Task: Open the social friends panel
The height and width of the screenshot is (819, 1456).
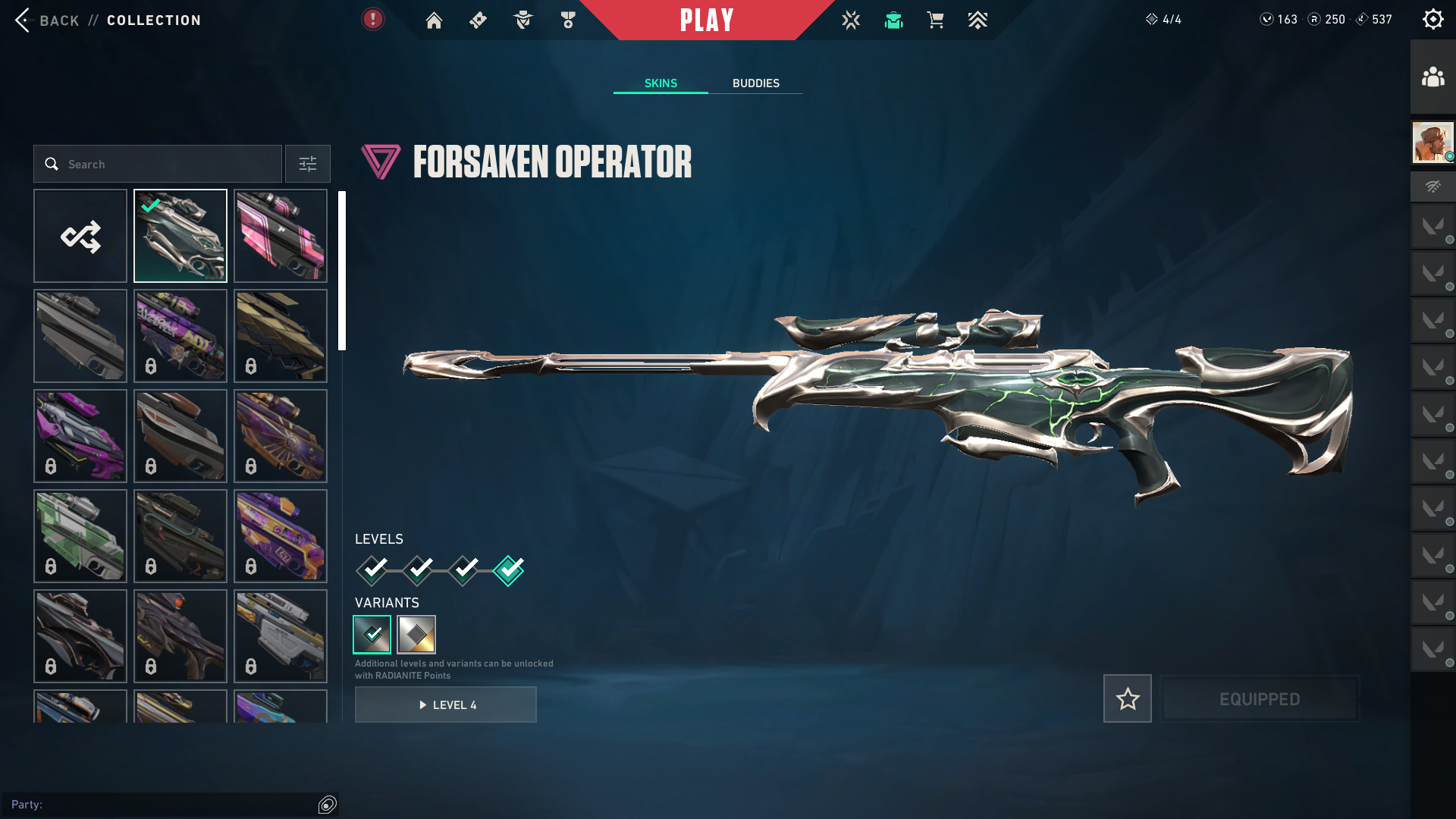Action: click(1432, 77)
